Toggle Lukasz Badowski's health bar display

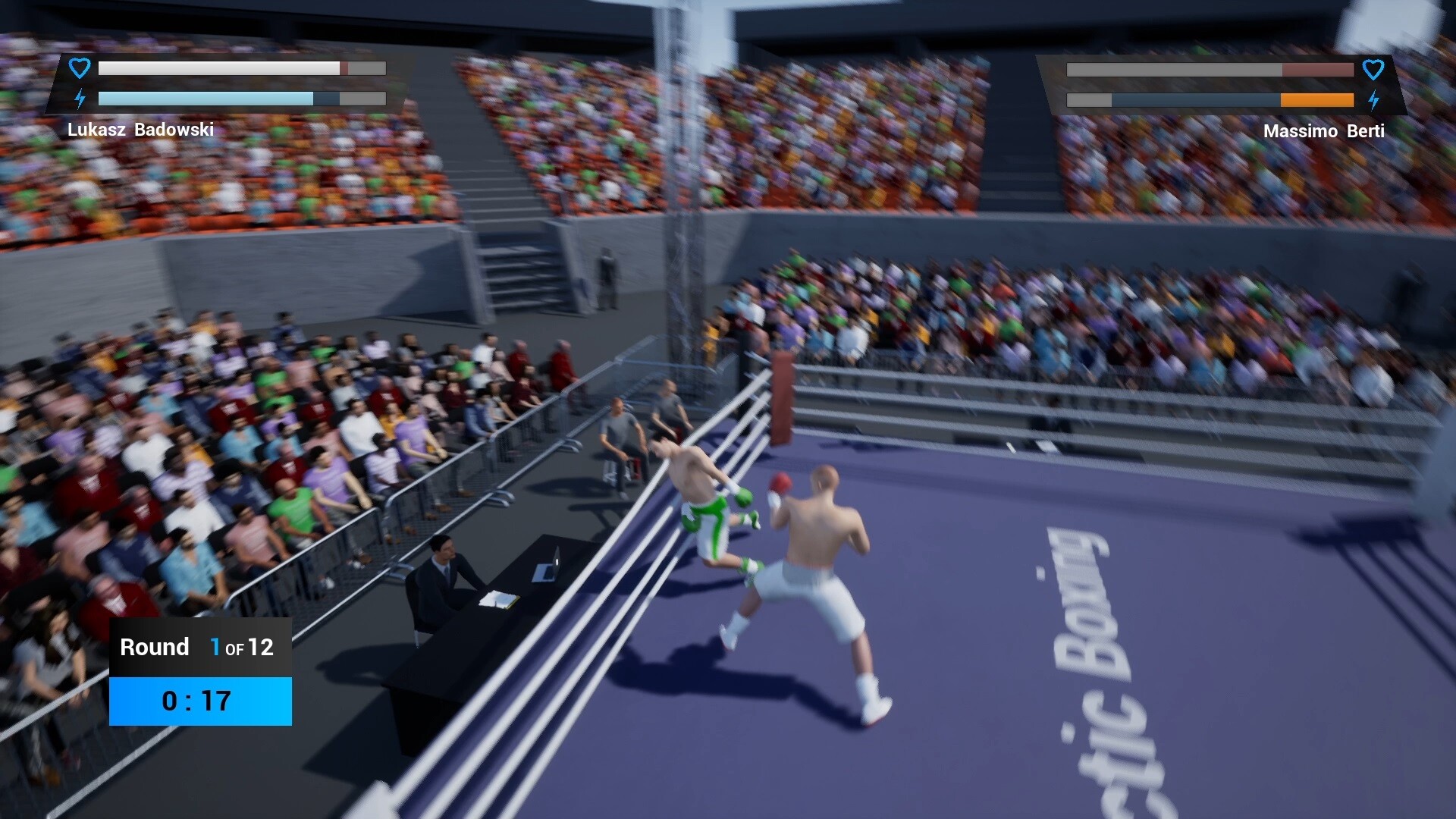pyautogui.click(x=220, y=67)
